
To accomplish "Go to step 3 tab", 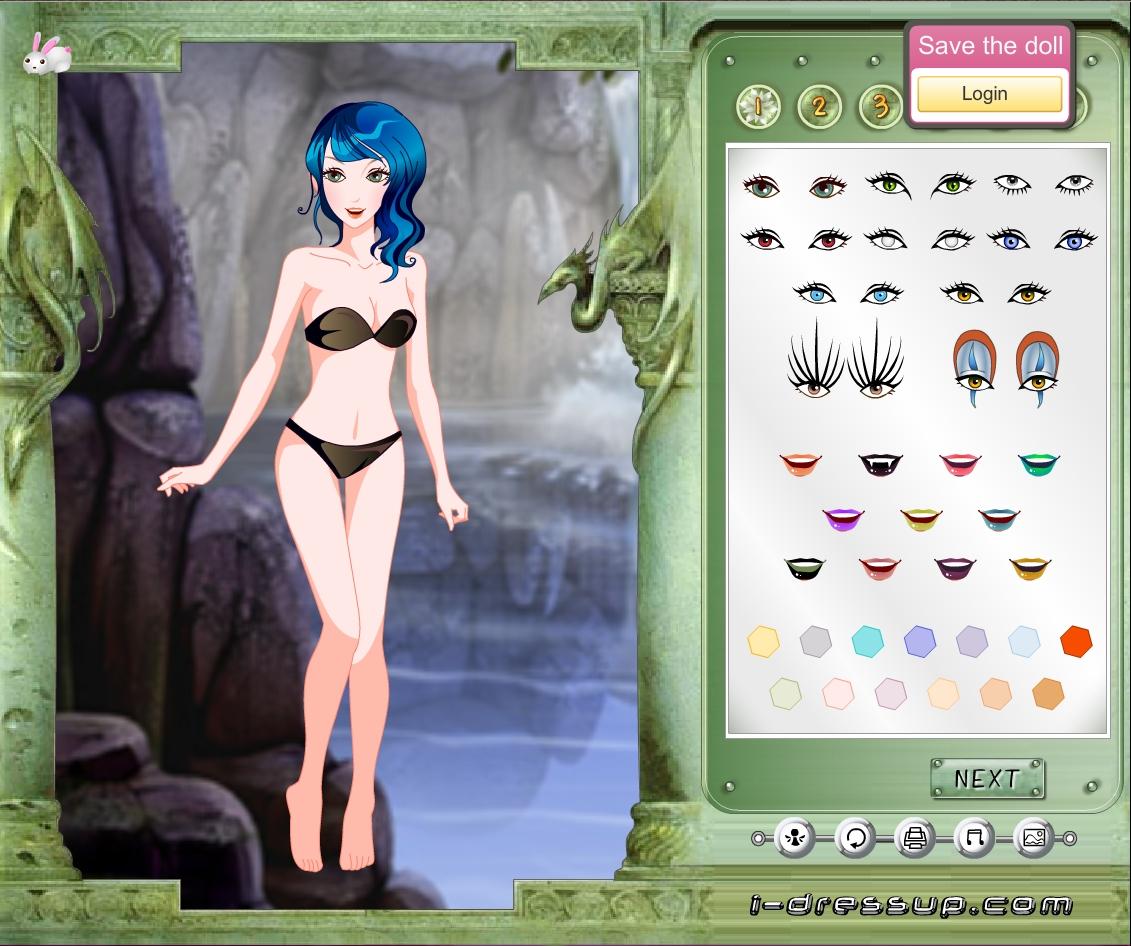I will click(x=880, y=106).
